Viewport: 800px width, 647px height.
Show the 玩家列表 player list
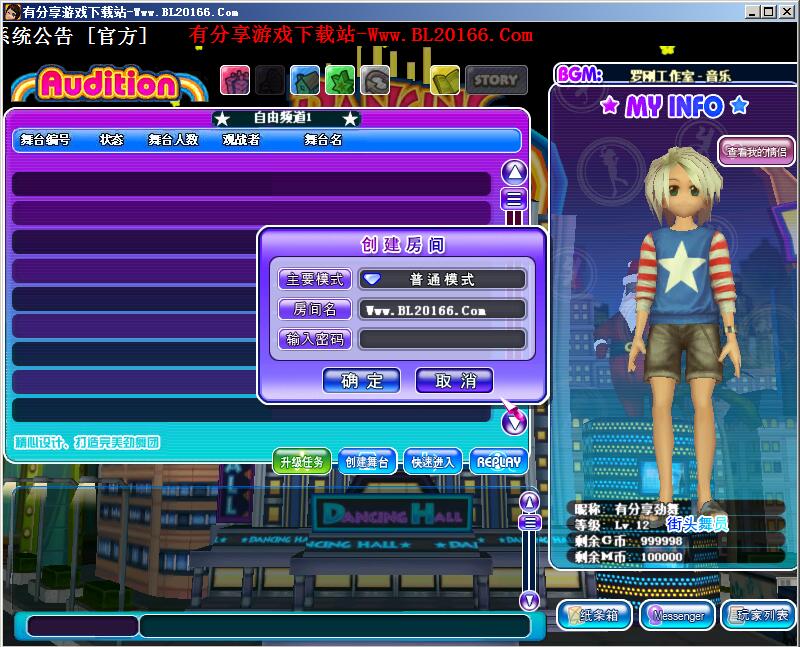(x=759, y=615)
